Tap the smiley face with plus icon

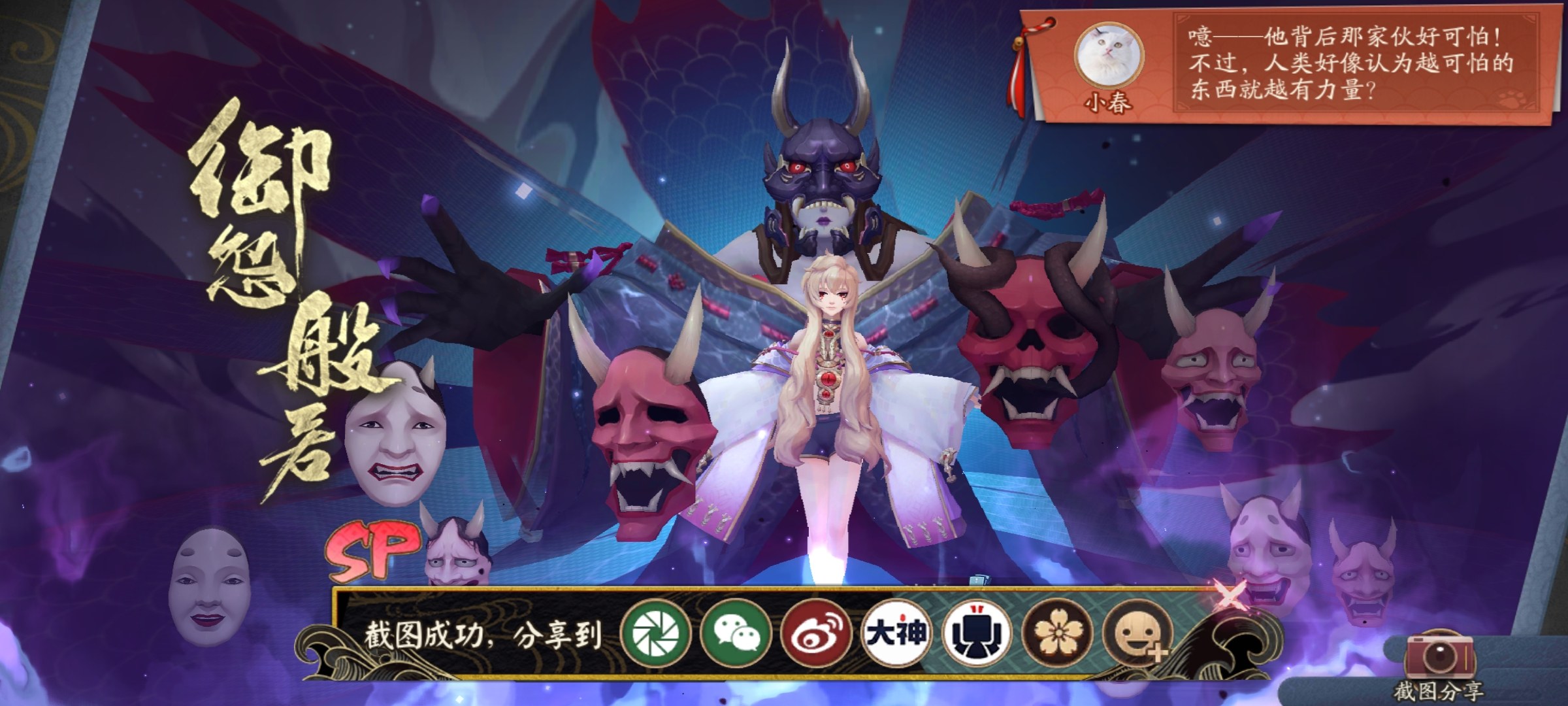coord(1137,634)
